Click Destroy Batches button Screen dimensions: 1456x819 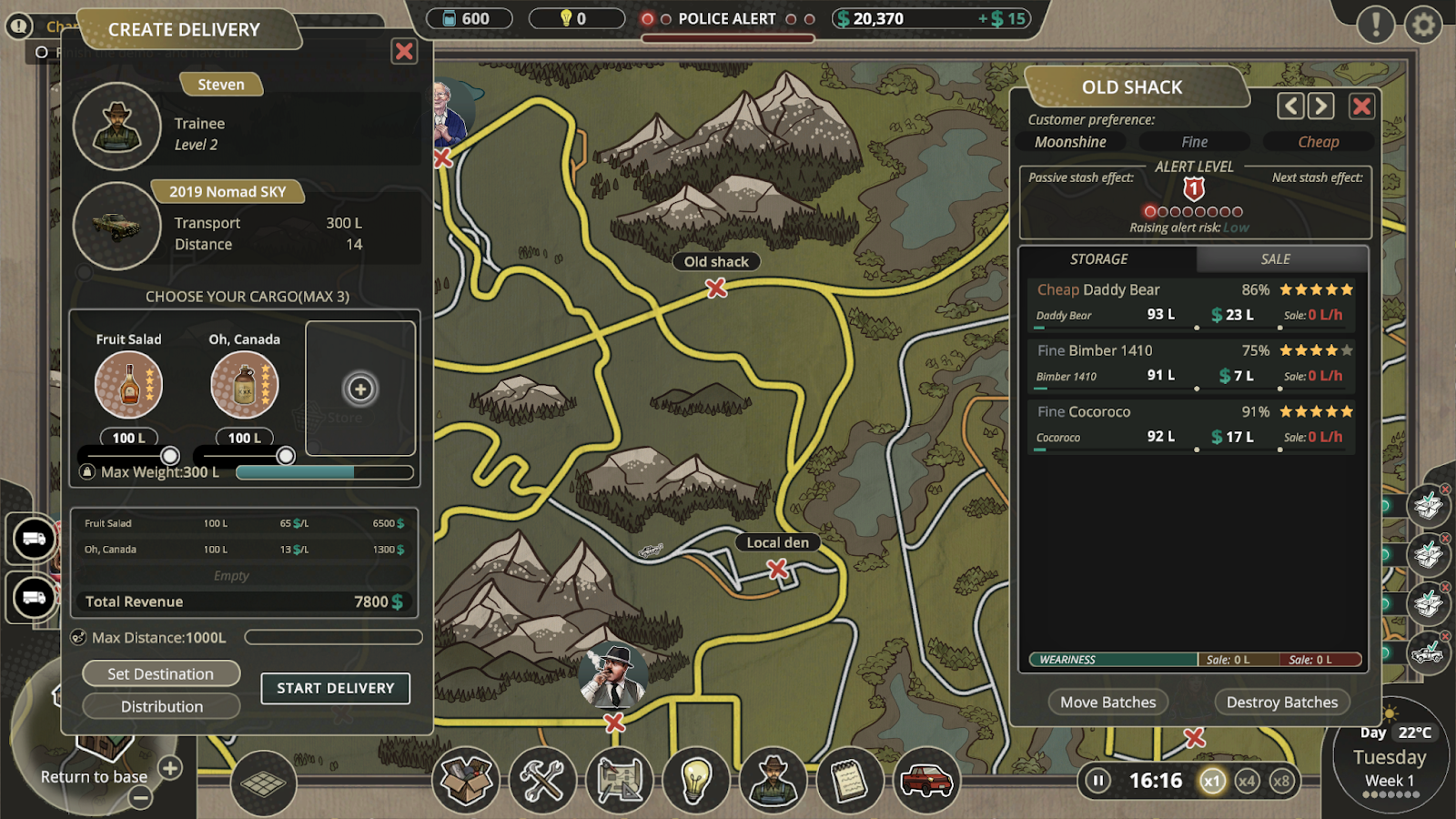1281,702
